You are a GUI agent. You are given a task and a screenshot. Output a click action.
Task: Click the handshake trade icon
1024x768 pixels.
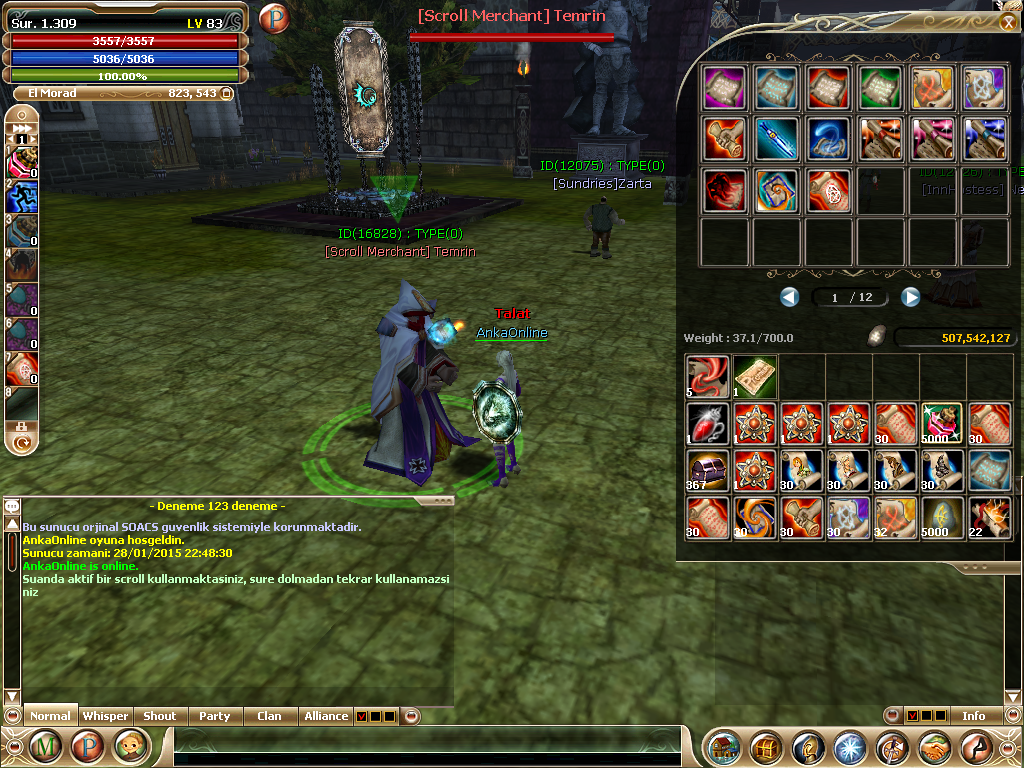[x=934, y=747]
